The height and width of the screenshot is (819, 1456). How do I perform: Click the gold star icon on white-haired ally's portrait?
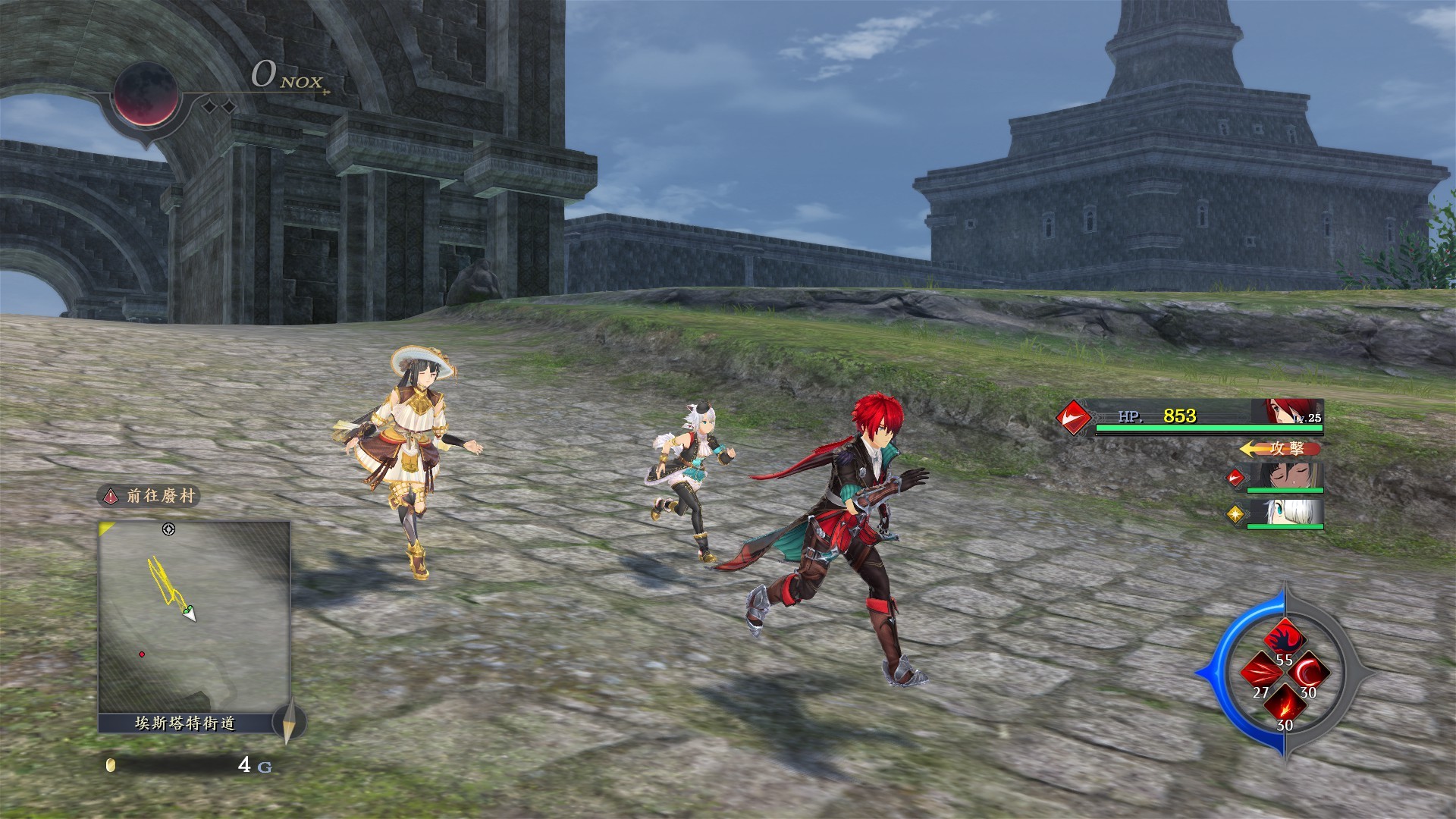click(1235, 514)
